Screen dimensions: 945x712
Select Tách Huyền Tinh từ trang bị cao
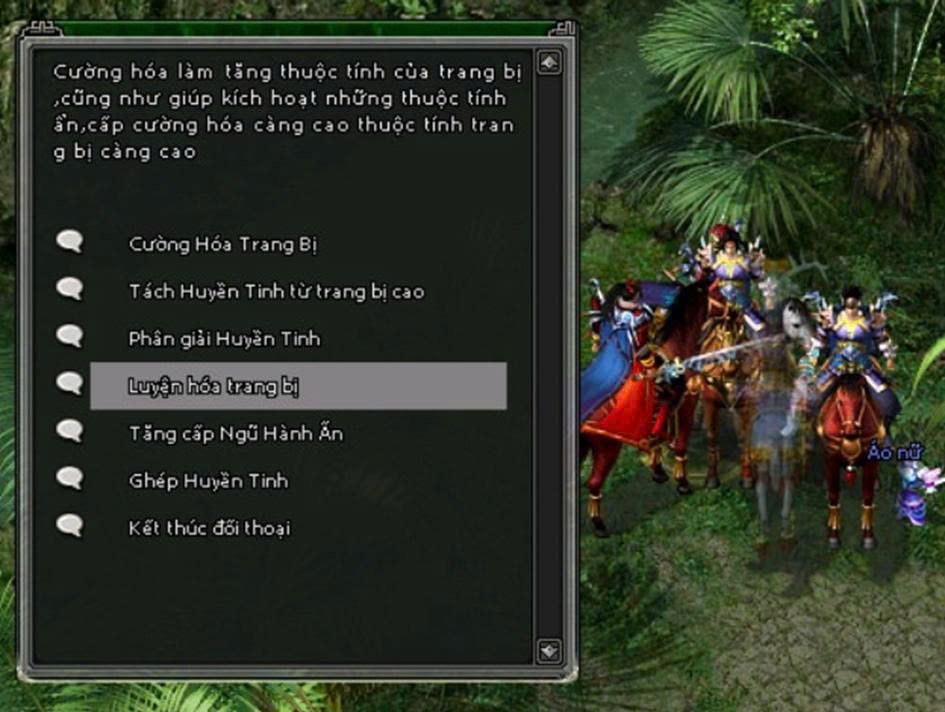(x=276, y=291)
